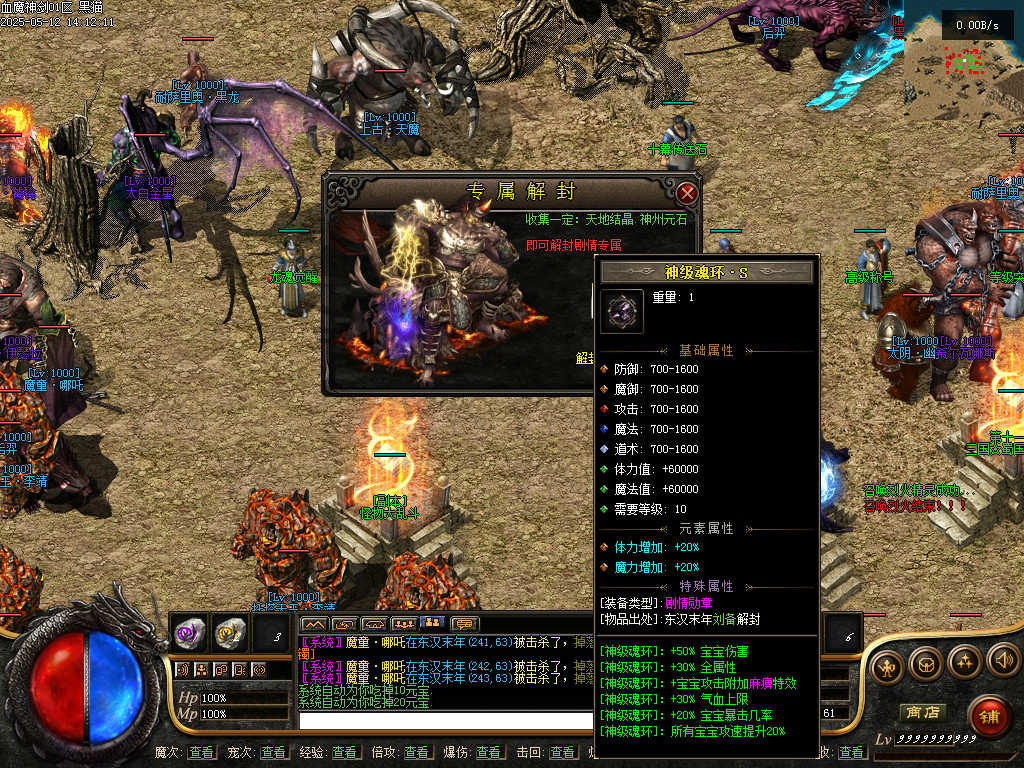Click 查看 next to 倍攻
Viewport: 1024px width, 768px height.
point(417,752)
